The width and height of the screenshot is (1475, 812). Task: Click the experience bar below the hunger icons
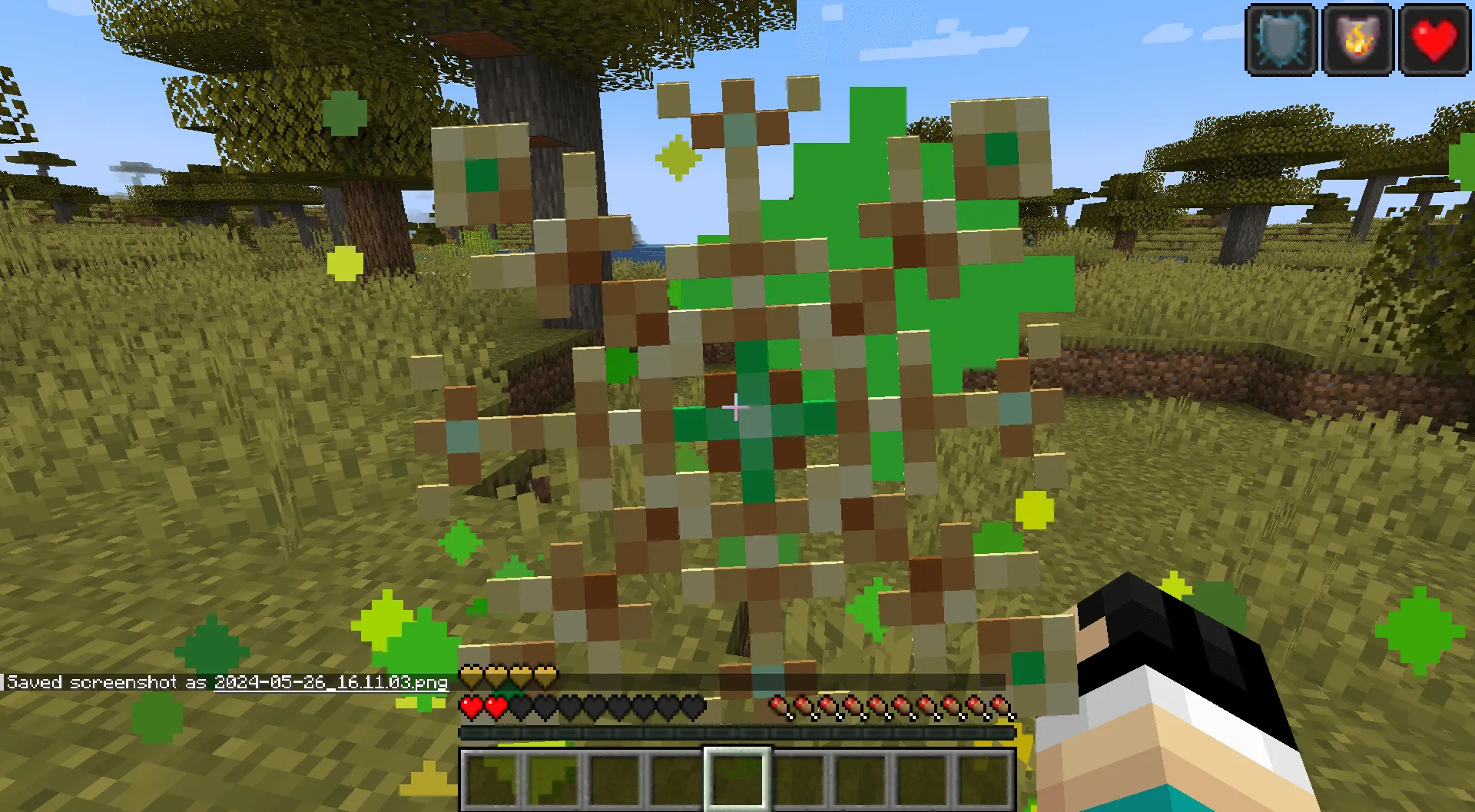[x=737, y=732]
